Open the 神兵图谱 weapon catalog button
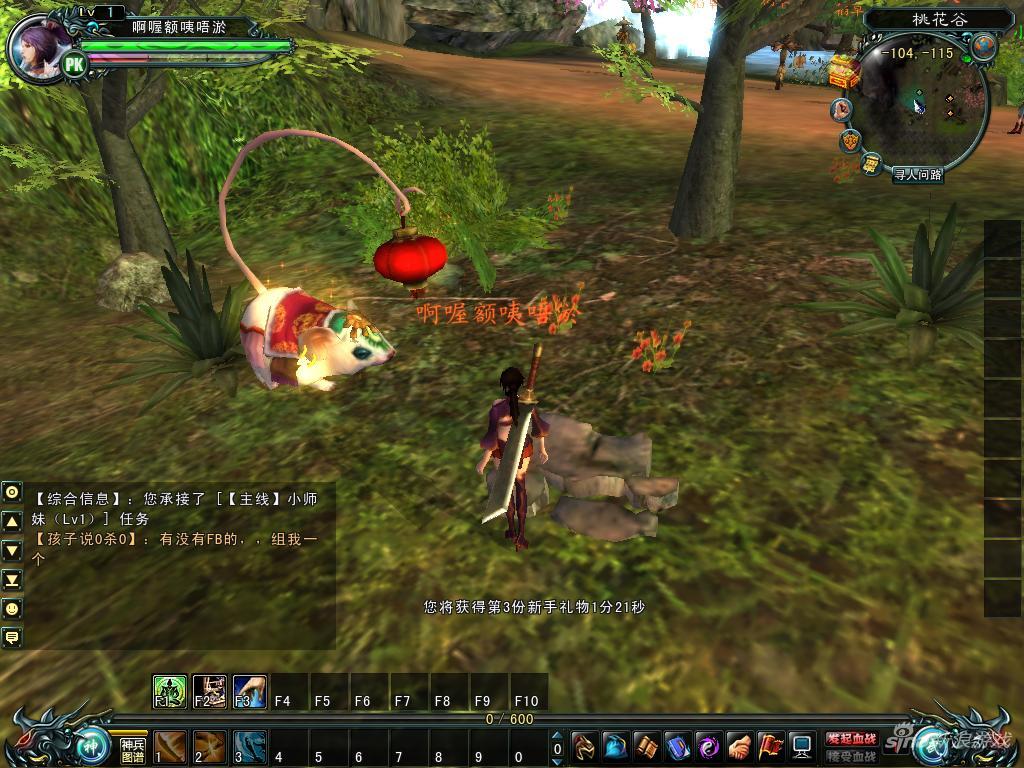Screen dimensions: 1024x768 133,749
